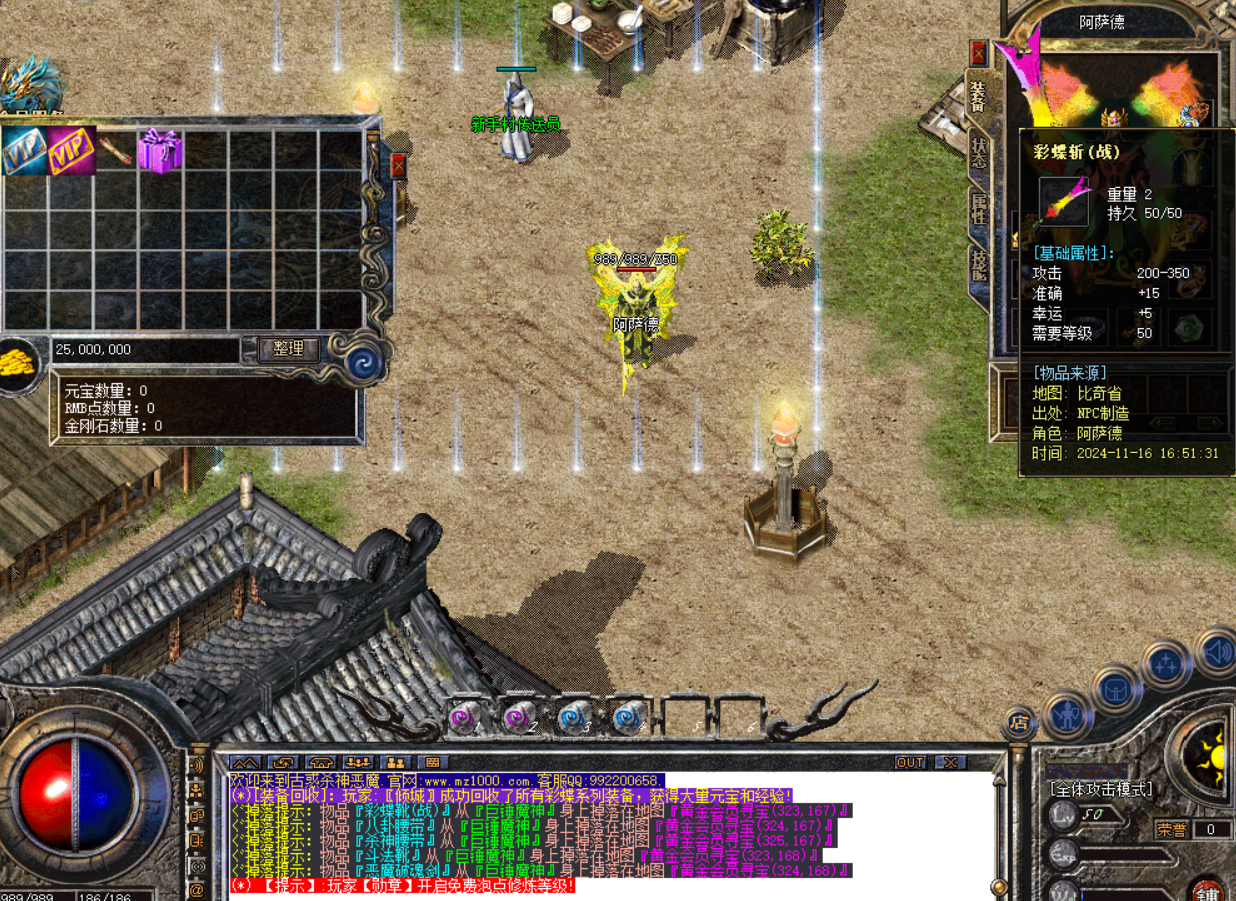Switch to the 状态 status tab
The image size is (1236, 901).
click(978, 152)
